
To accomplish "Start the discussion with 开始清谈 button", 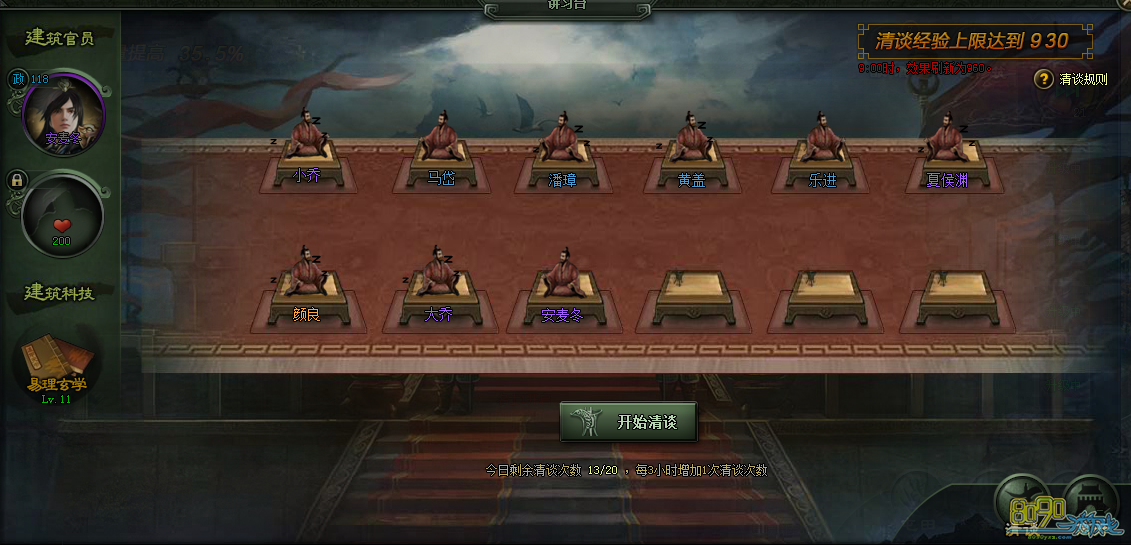I will [x=628, y=422].
